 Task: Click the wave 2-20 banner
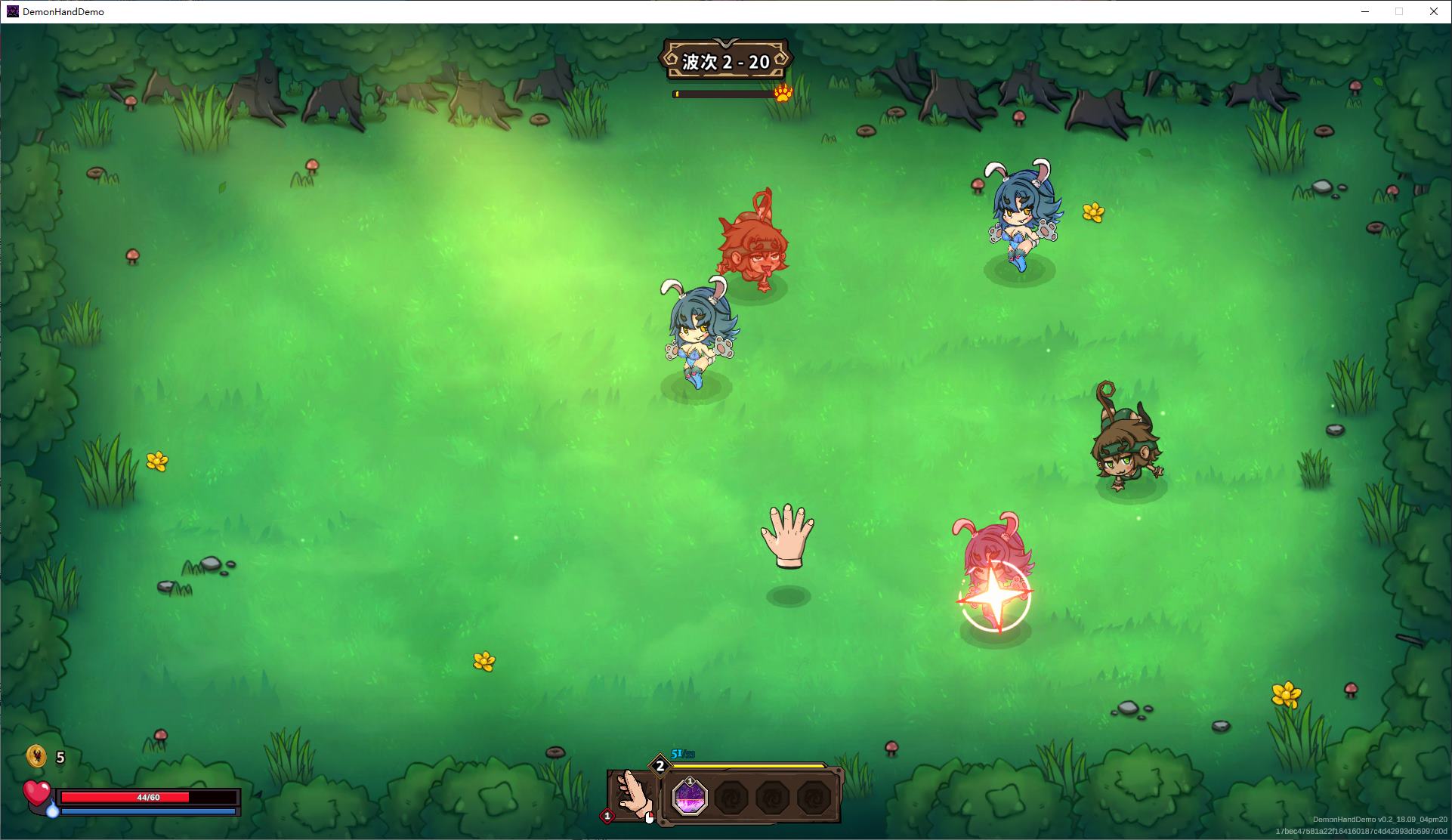point(725,61)
